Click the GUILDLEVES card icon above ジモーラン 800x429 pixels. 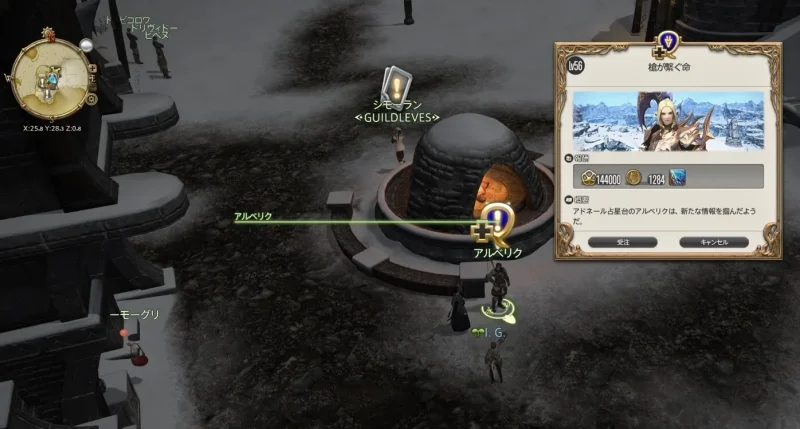(397, 86)
